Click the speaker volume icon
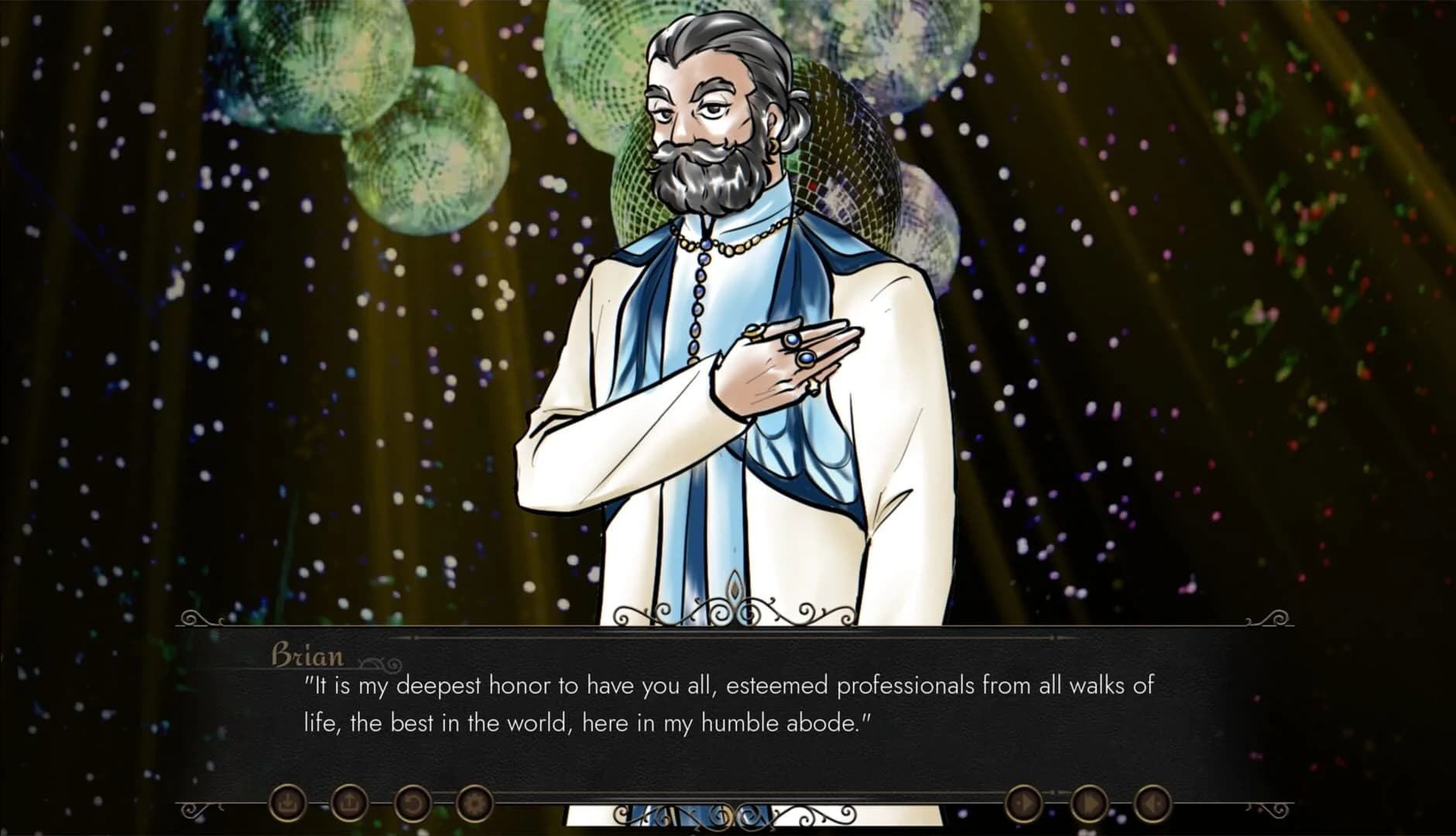Screen dimensions: 1456x836 click(x=1154, y=803)
